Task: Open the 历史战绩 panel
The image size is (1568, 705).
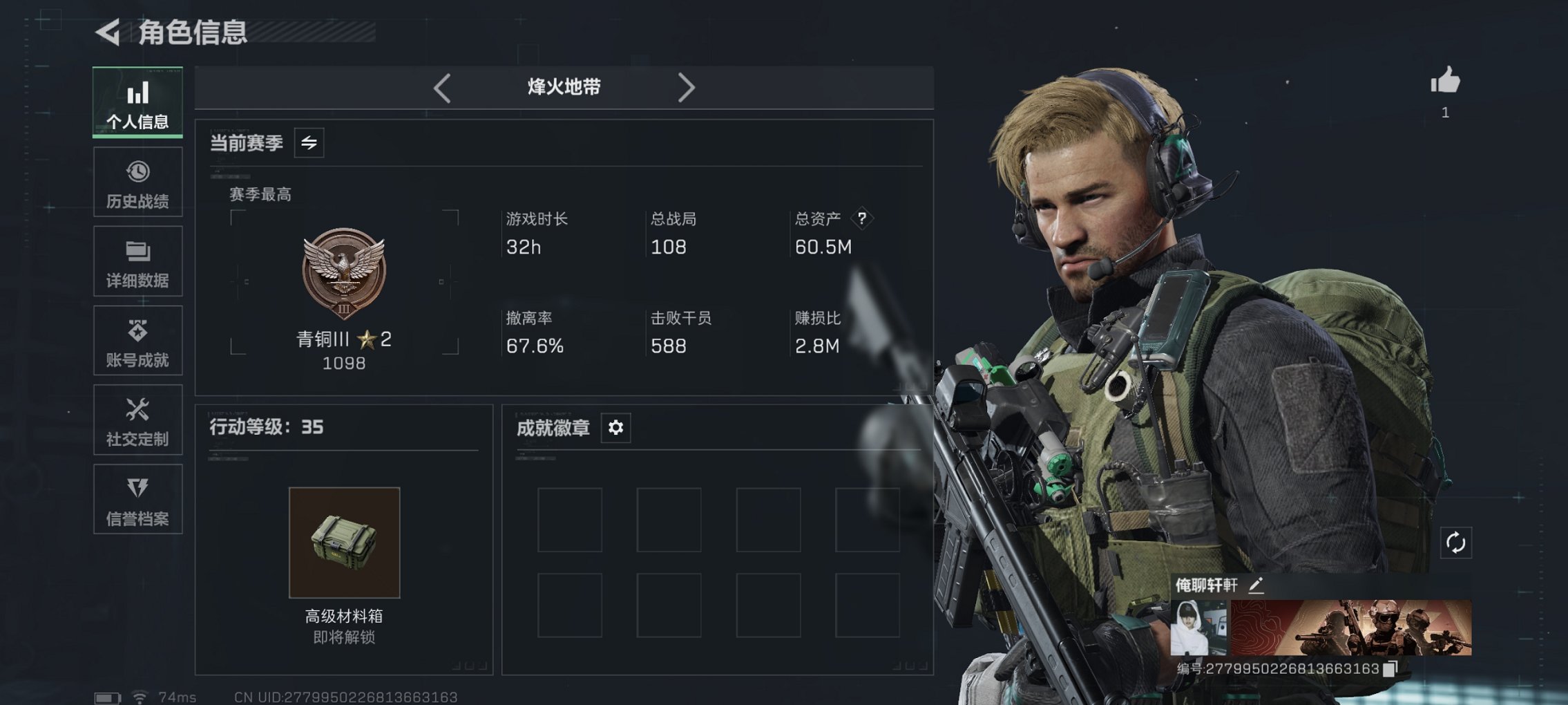Action: tap(137, 181)
